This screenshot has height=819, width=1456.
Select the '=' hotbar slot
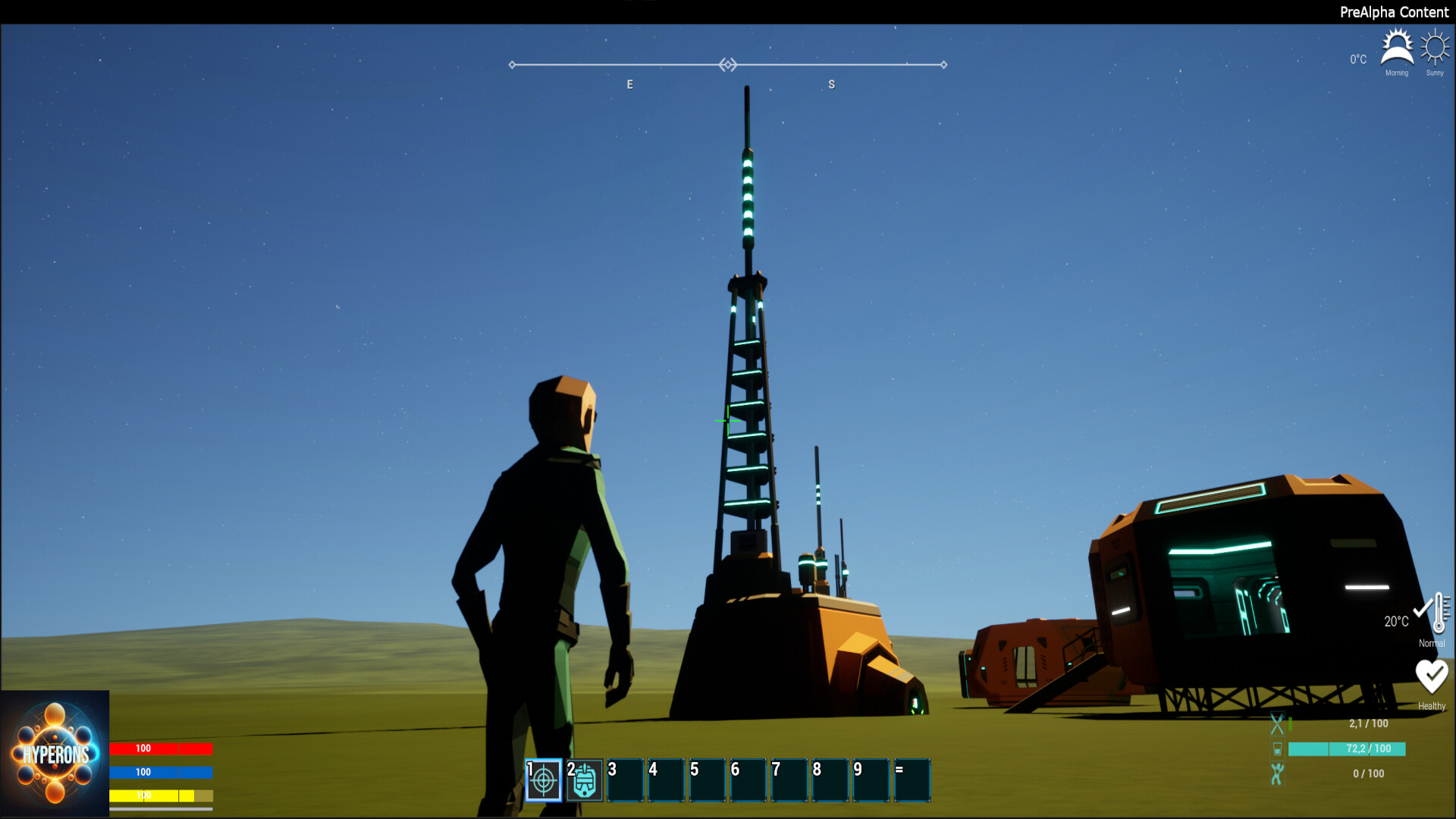pos(912,779)
